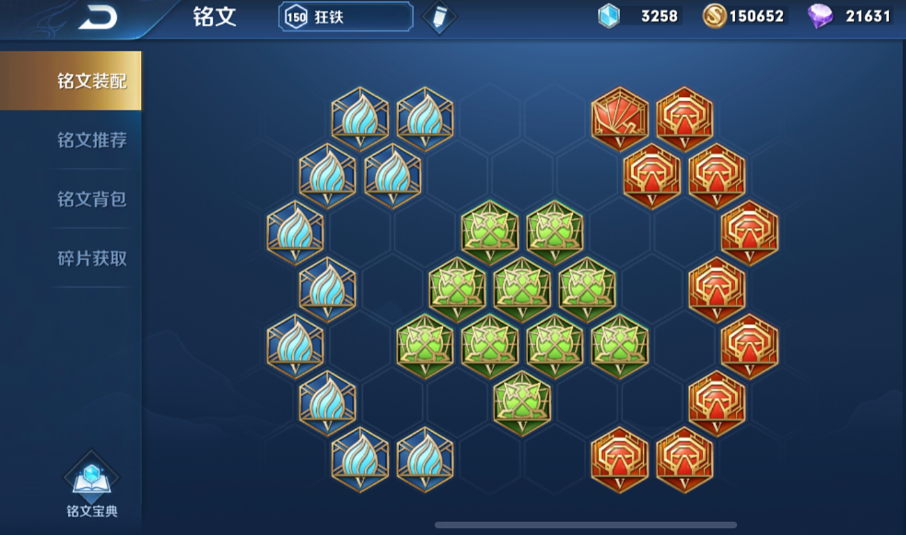The image size is (906, 535).
Task: Tap the blue diamond currency icon
Action: [x=608, y=16]
